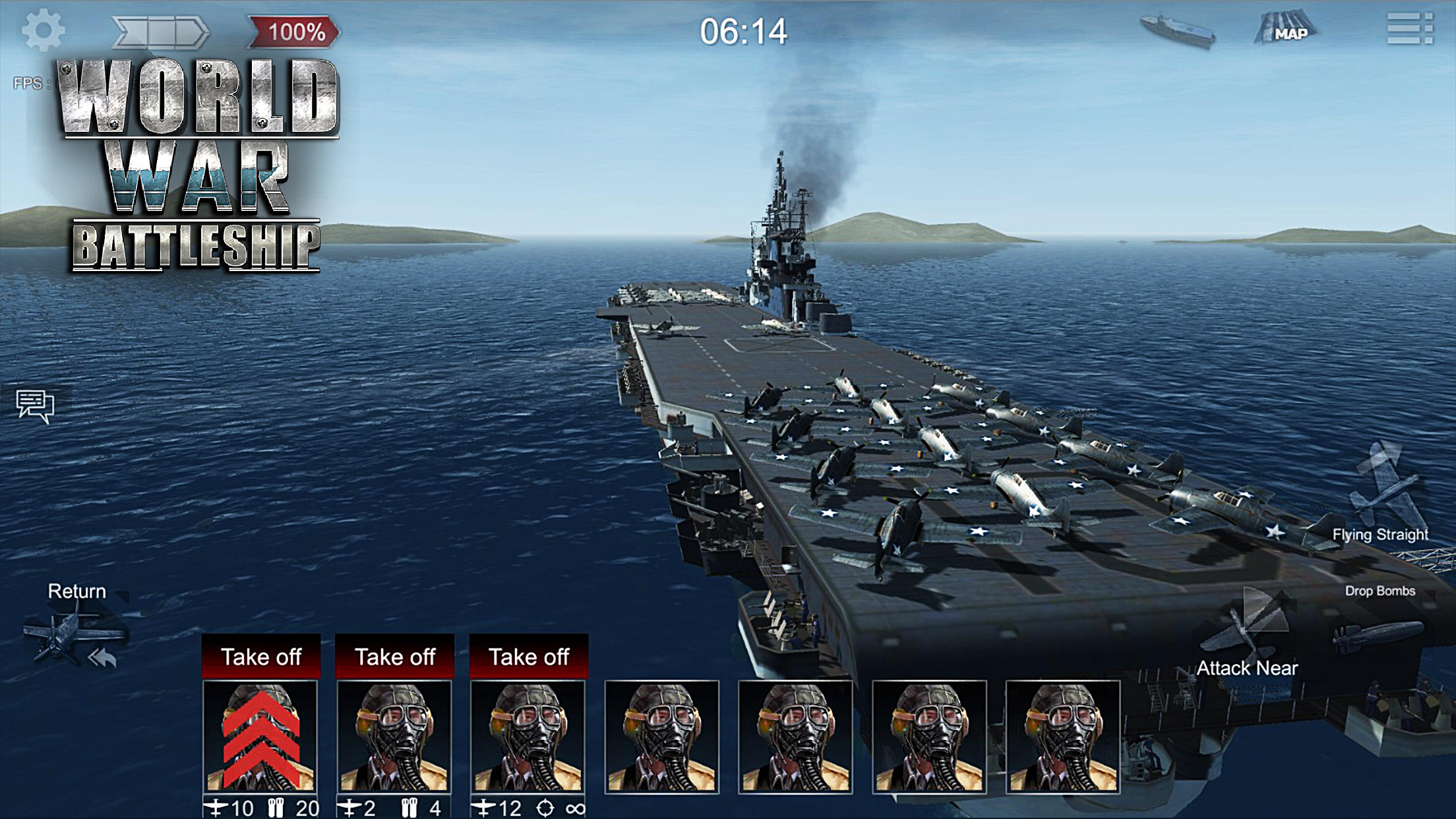Select the red chevron pilot portrait

tap(260, 737)
